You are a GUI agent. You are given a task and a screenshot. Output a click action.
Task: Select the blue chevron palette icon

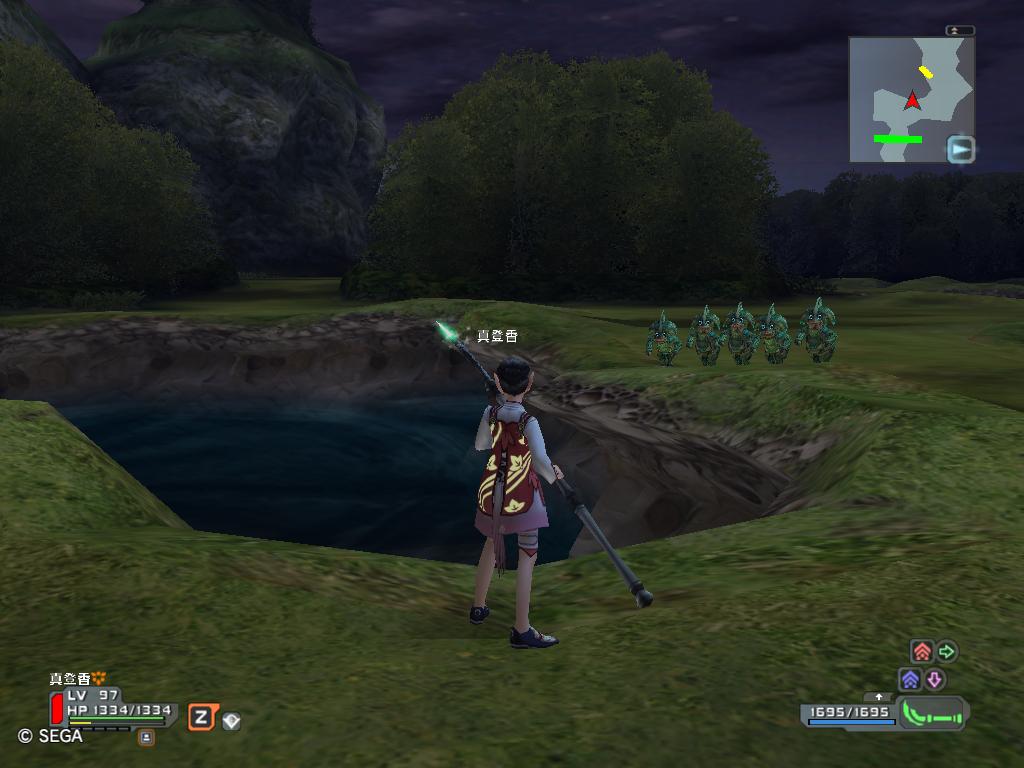point(910,680)
